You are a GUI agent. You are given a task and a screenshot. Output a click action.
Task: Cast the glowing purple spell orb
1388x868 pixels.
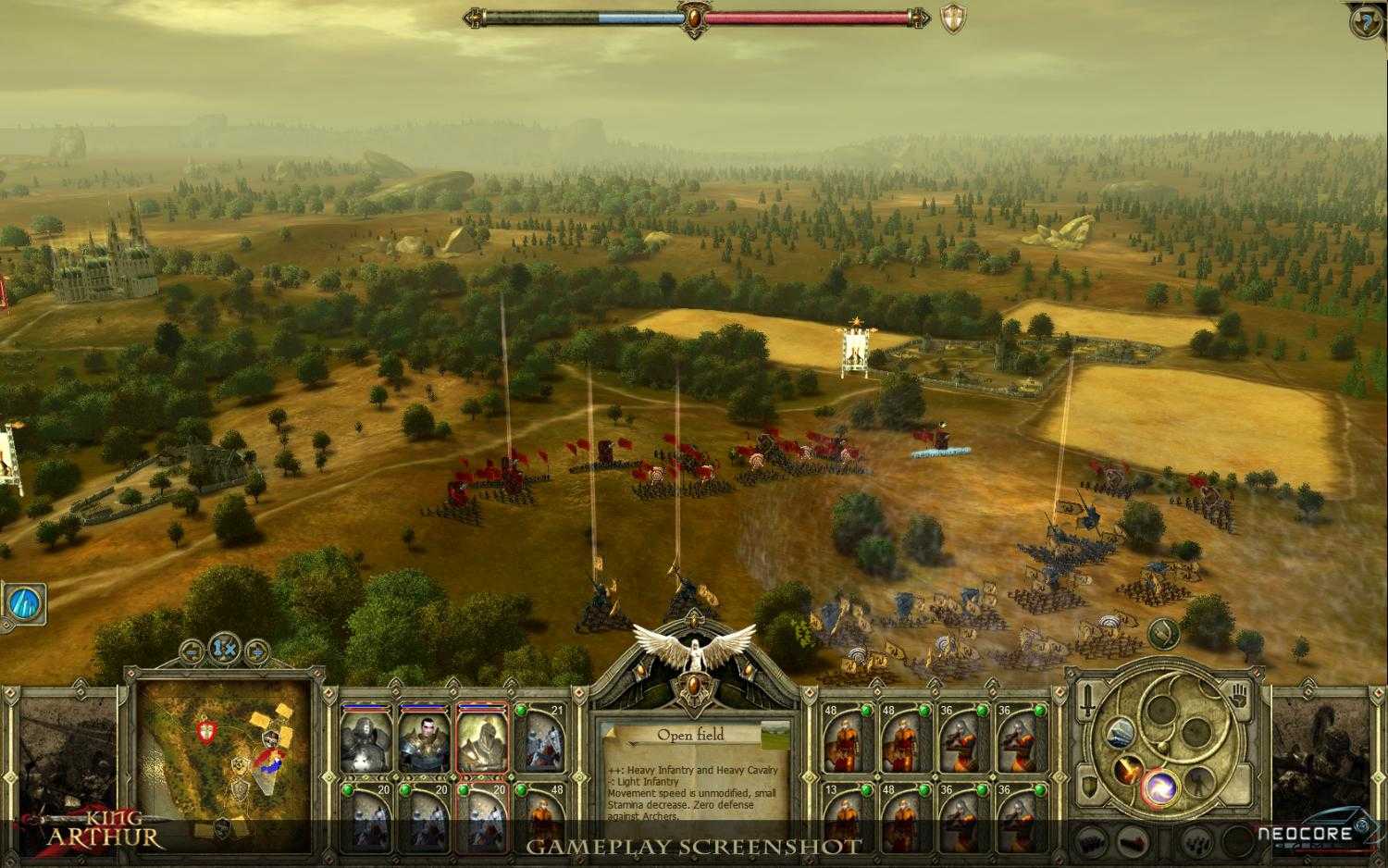[1161, 787]
